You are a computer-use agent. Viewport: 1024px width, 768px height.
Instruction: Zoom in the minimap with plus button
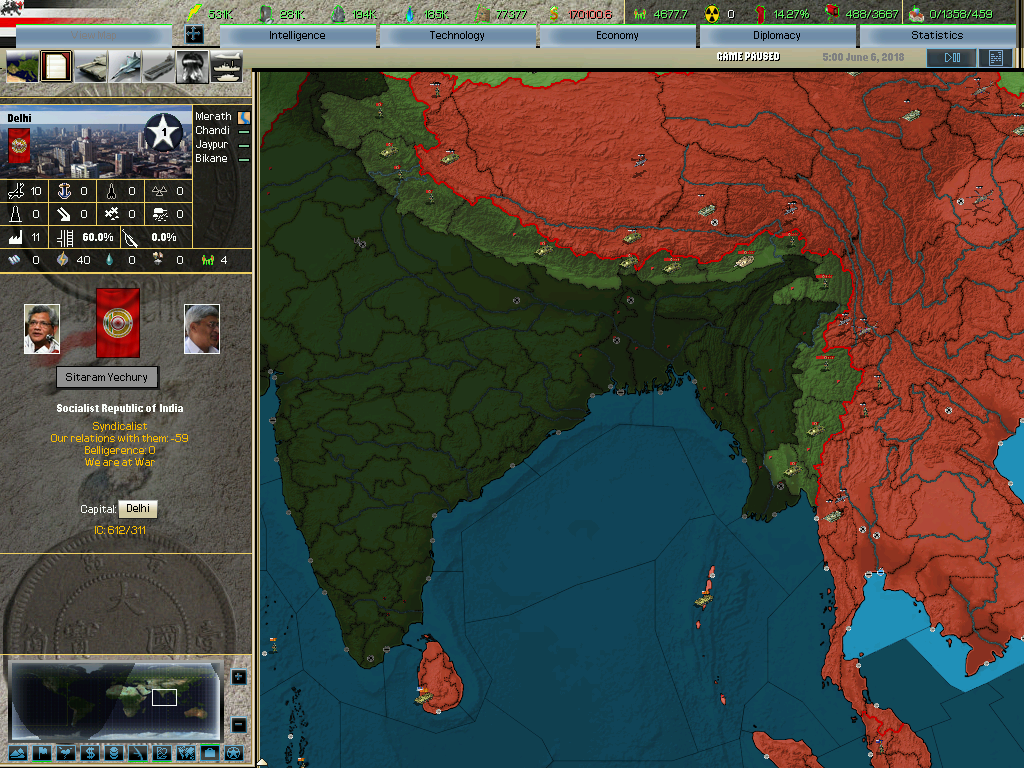[239, 677]
